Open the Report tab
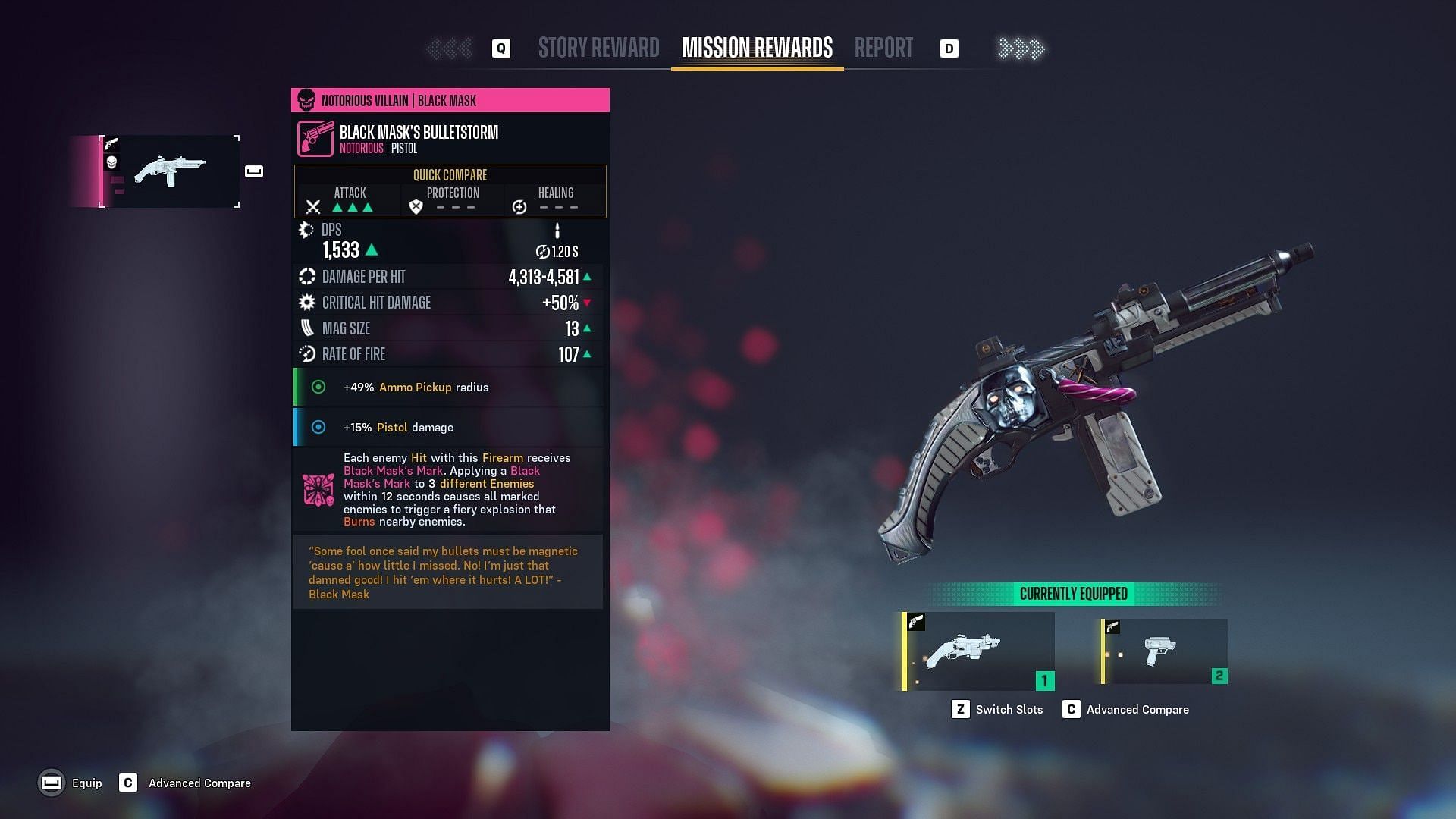Image resolution: width=1456 pixels, height=819 pixels. coord(883,49)
